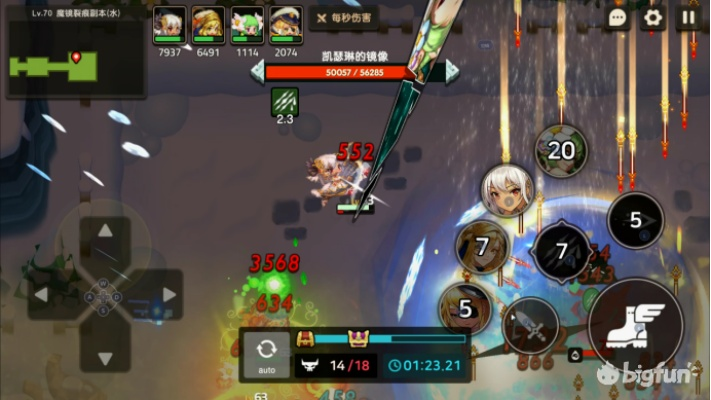The image size is (711, 400).
Task: Select the white-haired hero portrait in party bar
Action: point(168,25)
